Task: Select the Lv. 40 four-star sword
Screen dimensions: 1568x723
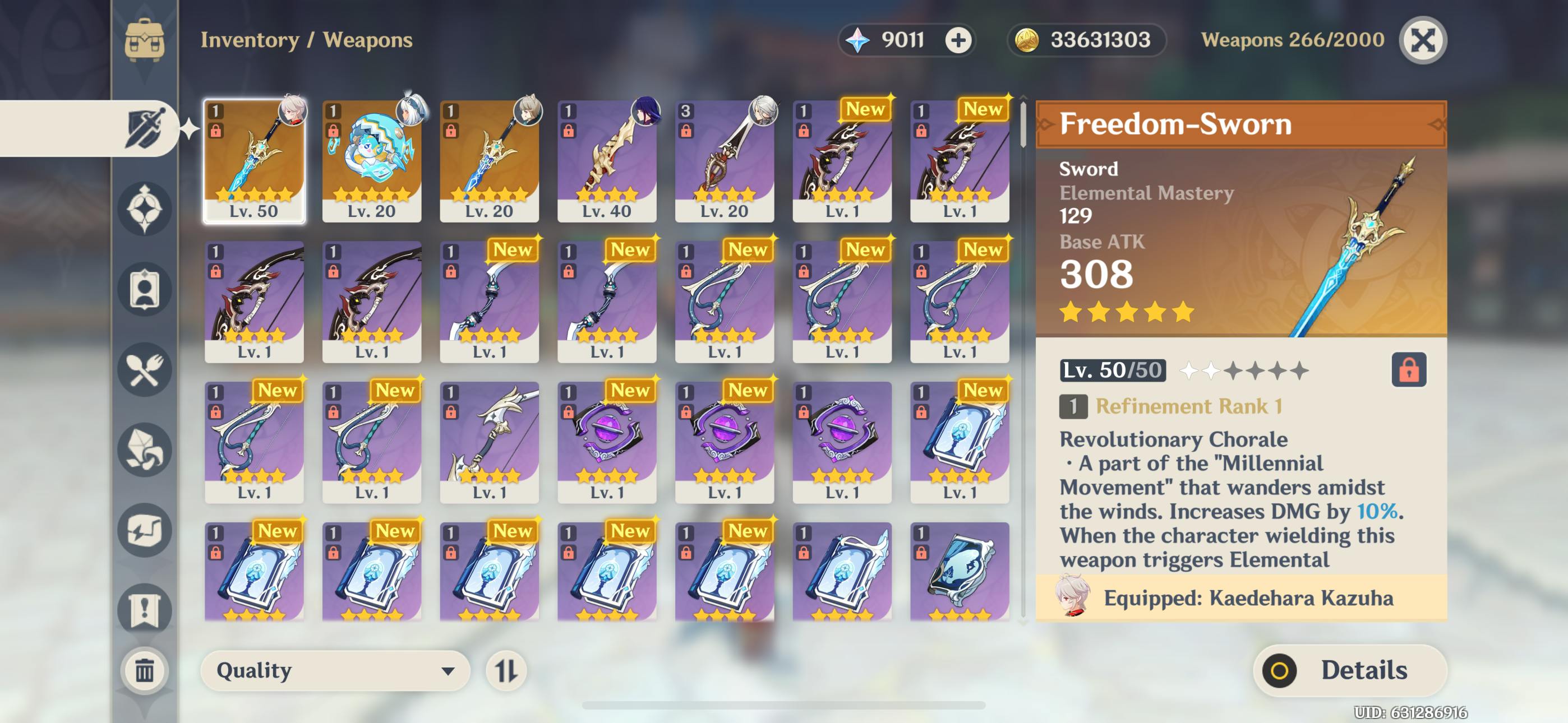Action: (606, 161)
